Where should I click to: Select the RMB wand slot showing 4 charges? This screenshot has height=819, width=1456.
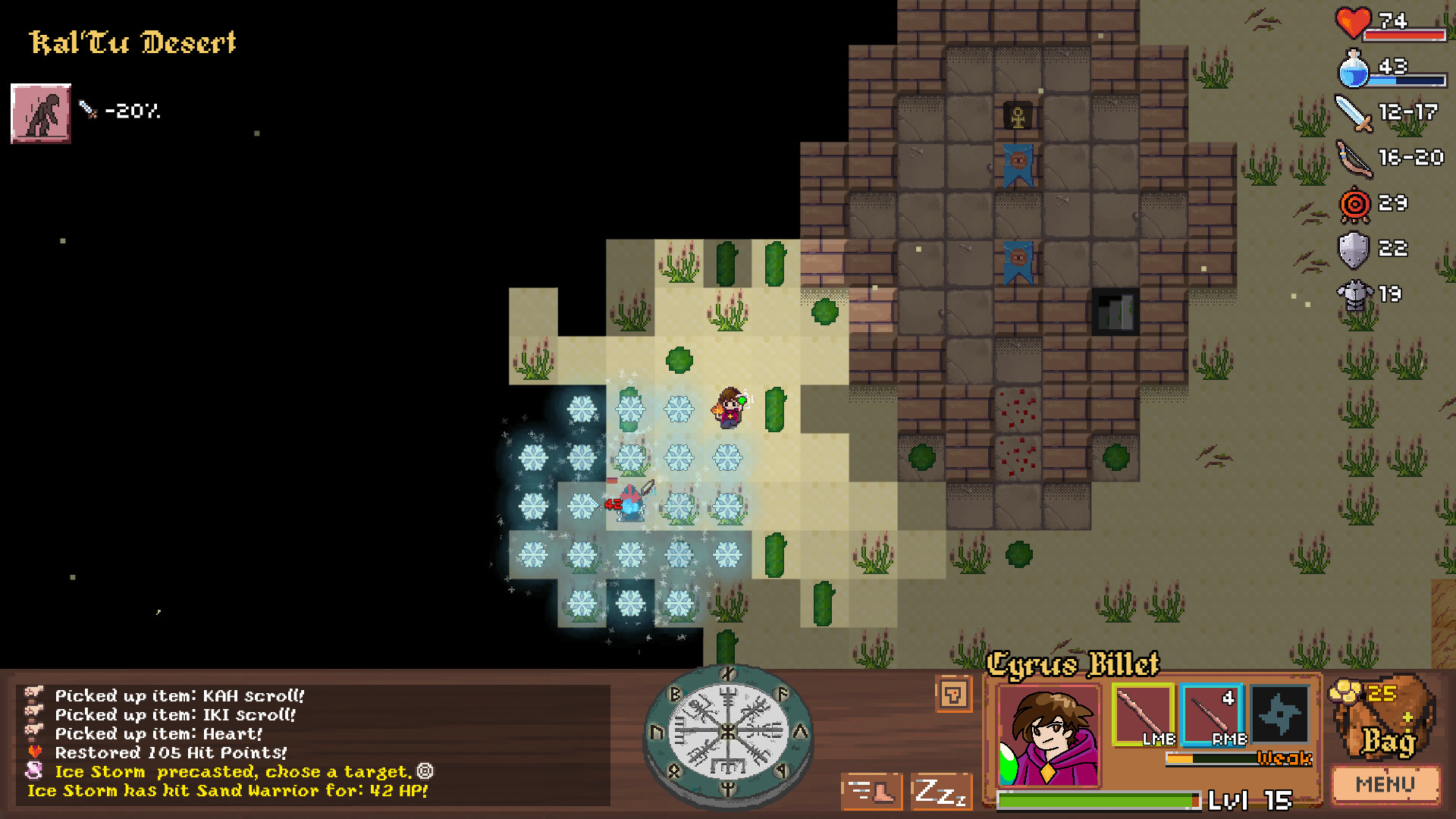pyautogui.click(x=1211, y=714)
